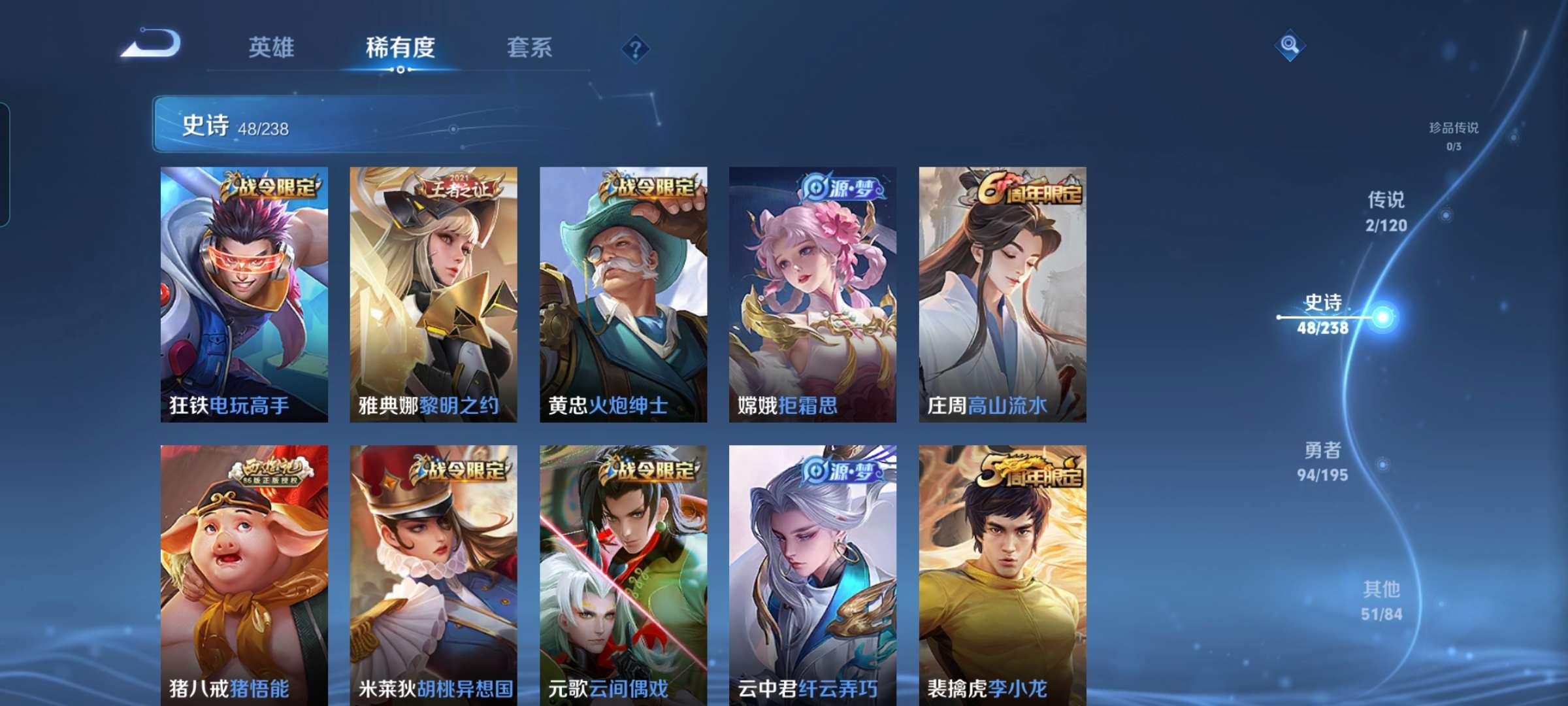Jump to 珍品传说 rarity category
The height and width of the screenshot is (706, 1568).
(1454, 136)
